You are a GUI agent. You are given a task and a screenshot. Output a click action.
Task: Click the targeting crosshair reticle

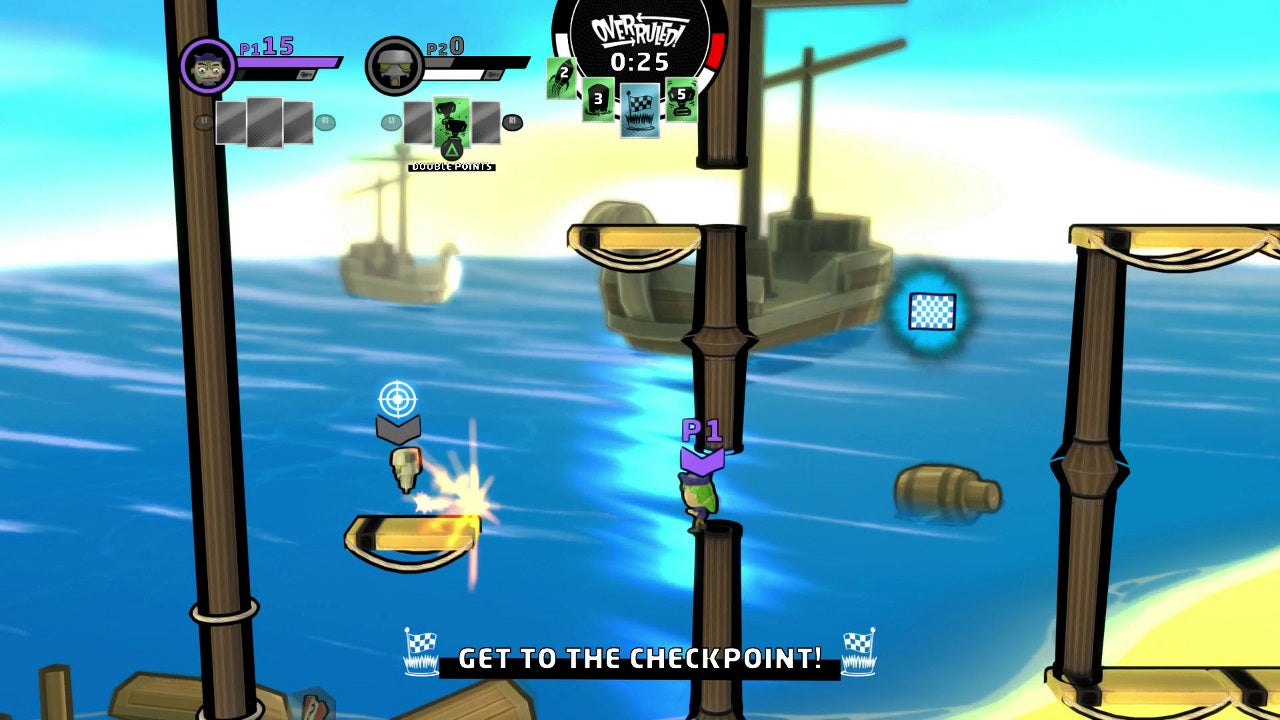coord(400,400)
